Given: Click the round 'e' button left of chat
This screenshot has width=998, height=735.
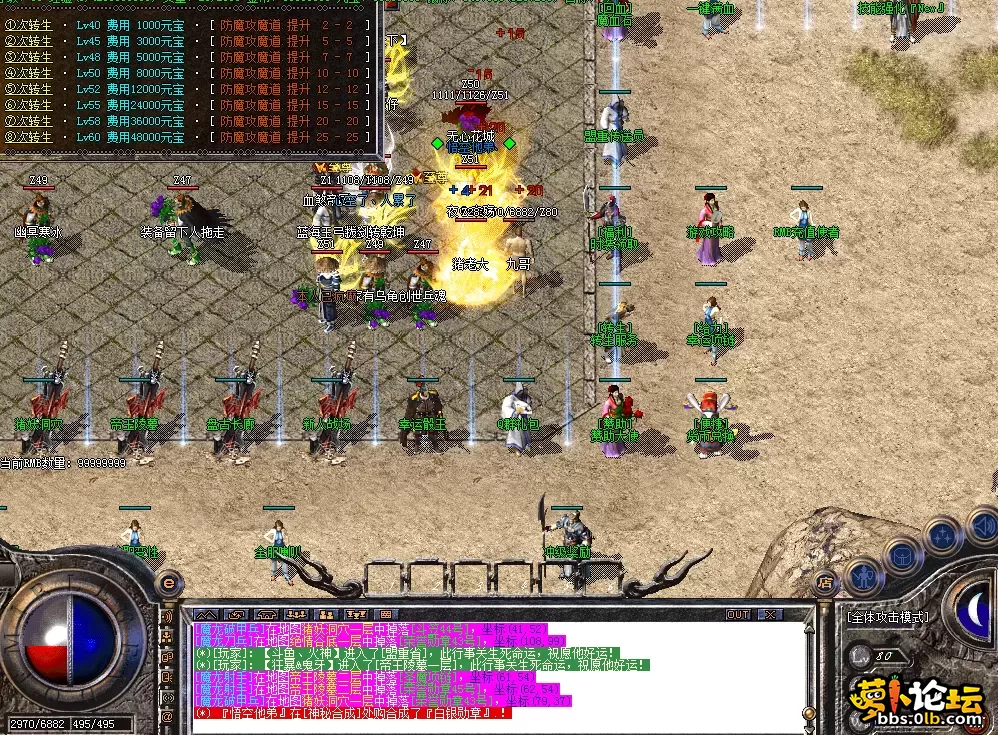Looking at the screenshot, I should [168, 581].
